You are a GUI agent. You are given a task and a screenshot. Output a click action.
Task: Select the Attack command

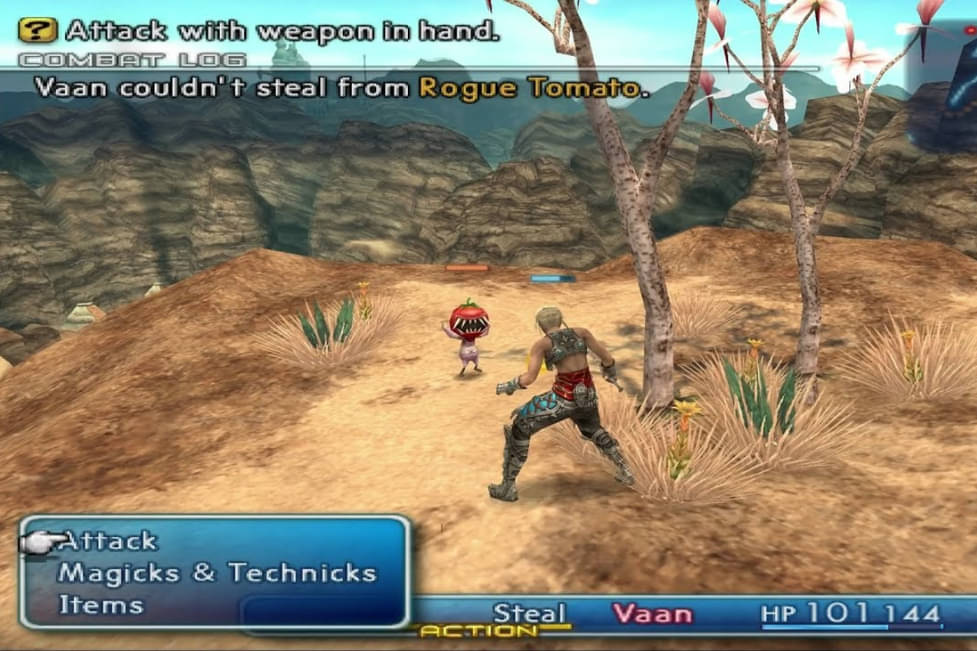(108, 541)
